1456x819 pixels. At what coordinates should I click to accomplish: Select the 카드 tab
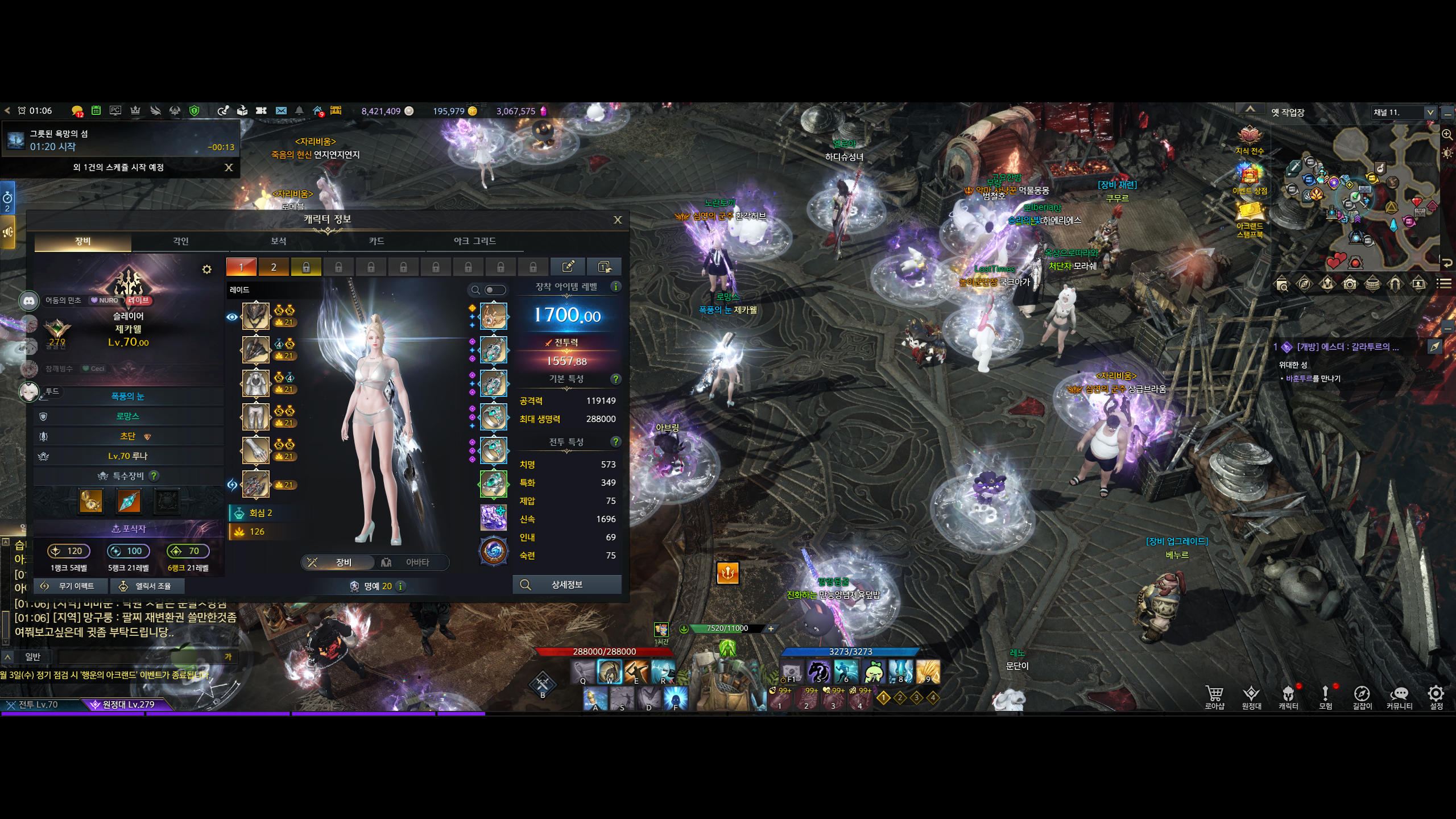pyautogui.click(x=377, y=241)
